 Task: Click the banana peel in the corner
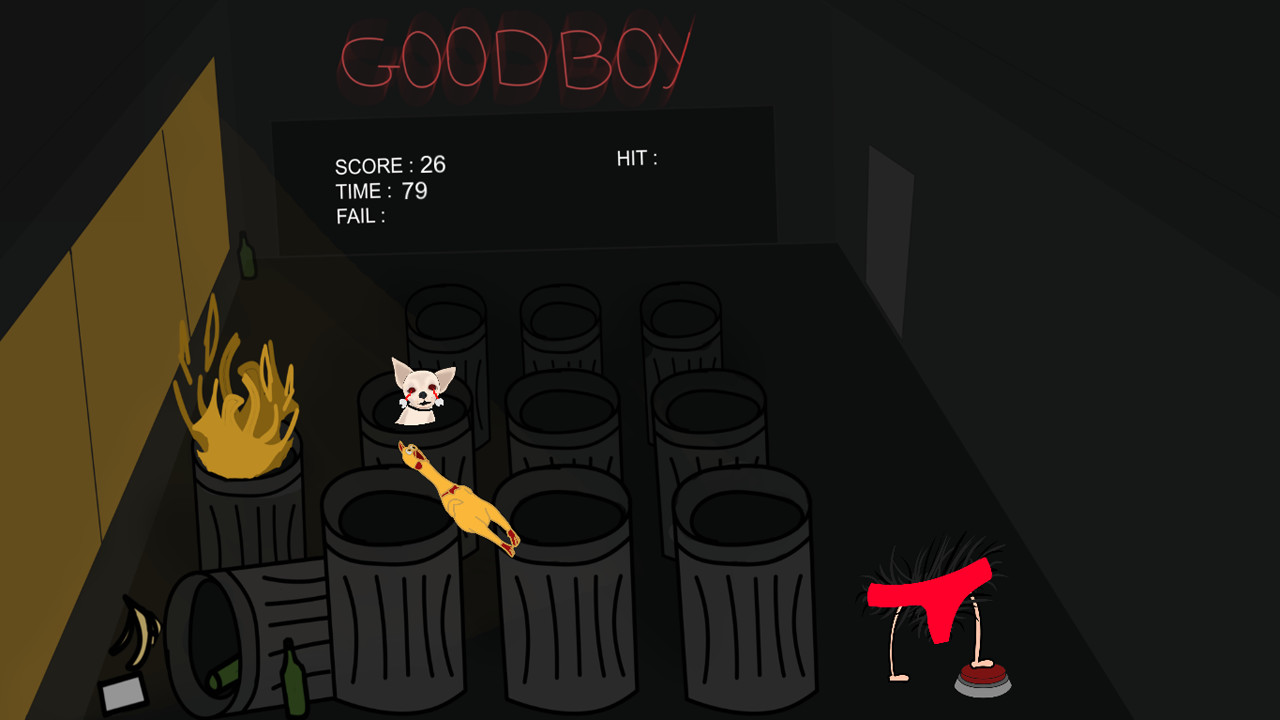pyautogui.click(x=137, y=630)
